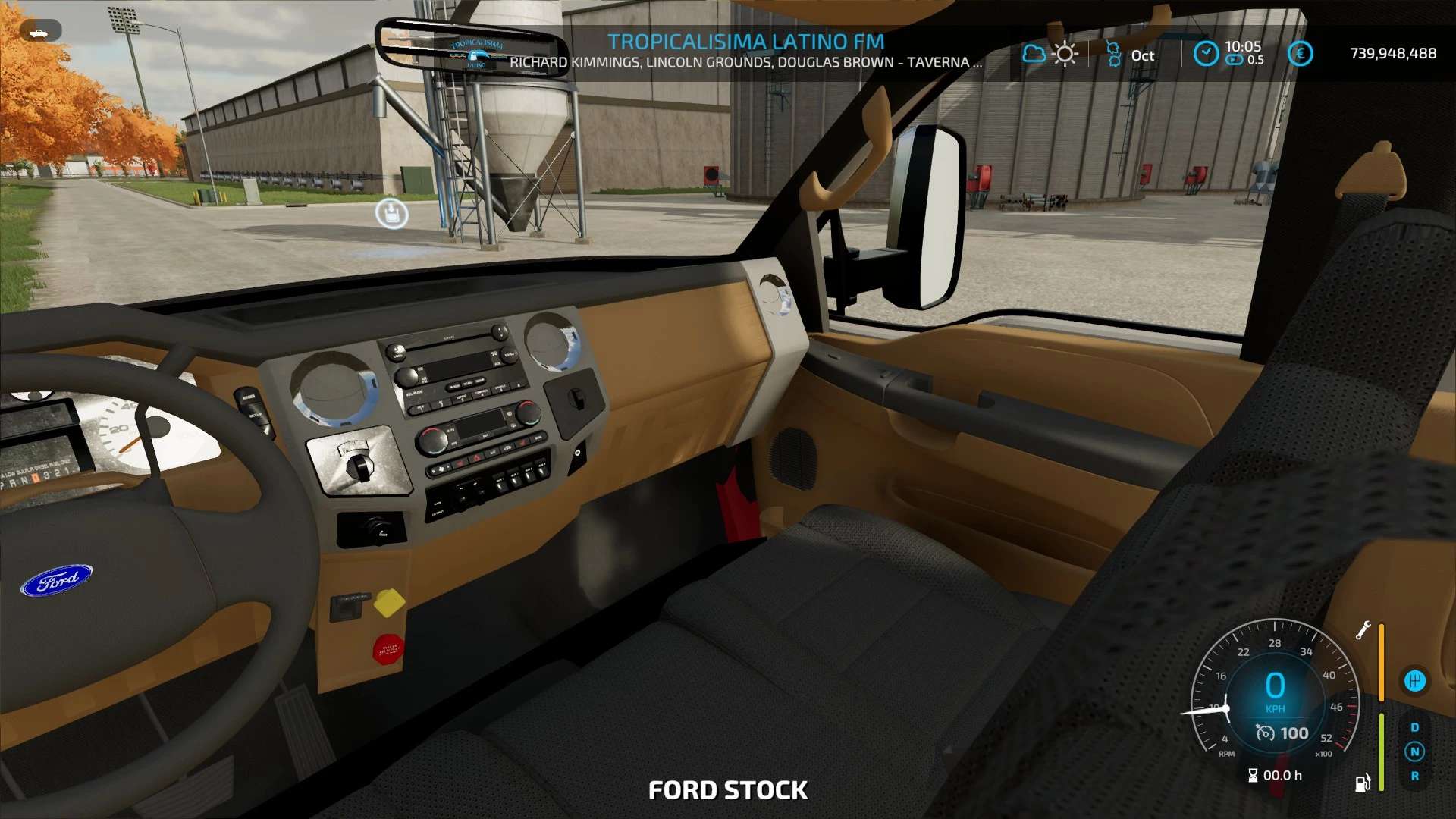
Task: Select the N neutral gear indicator
Action: (1414, 752)
